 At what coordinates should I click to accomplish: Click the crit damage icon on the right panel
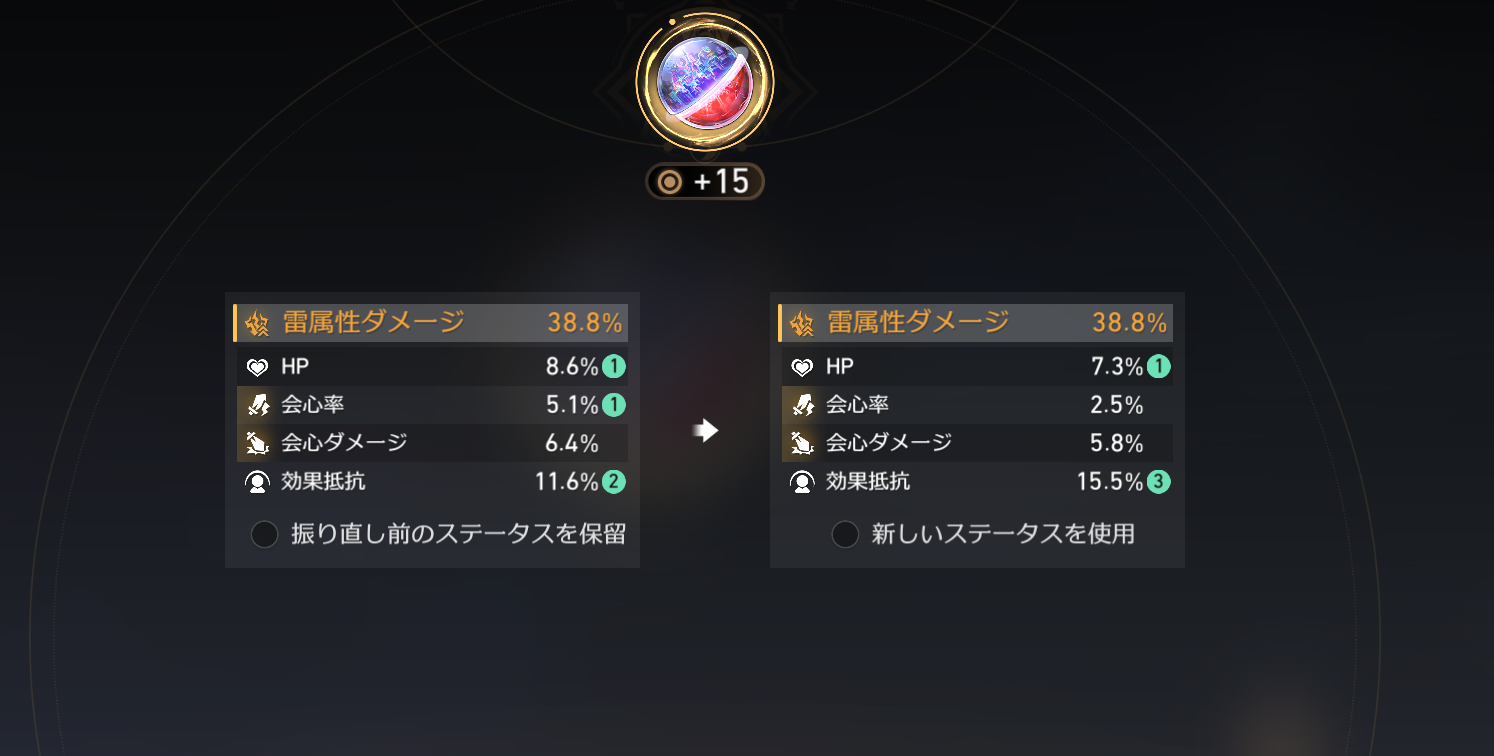801,442
